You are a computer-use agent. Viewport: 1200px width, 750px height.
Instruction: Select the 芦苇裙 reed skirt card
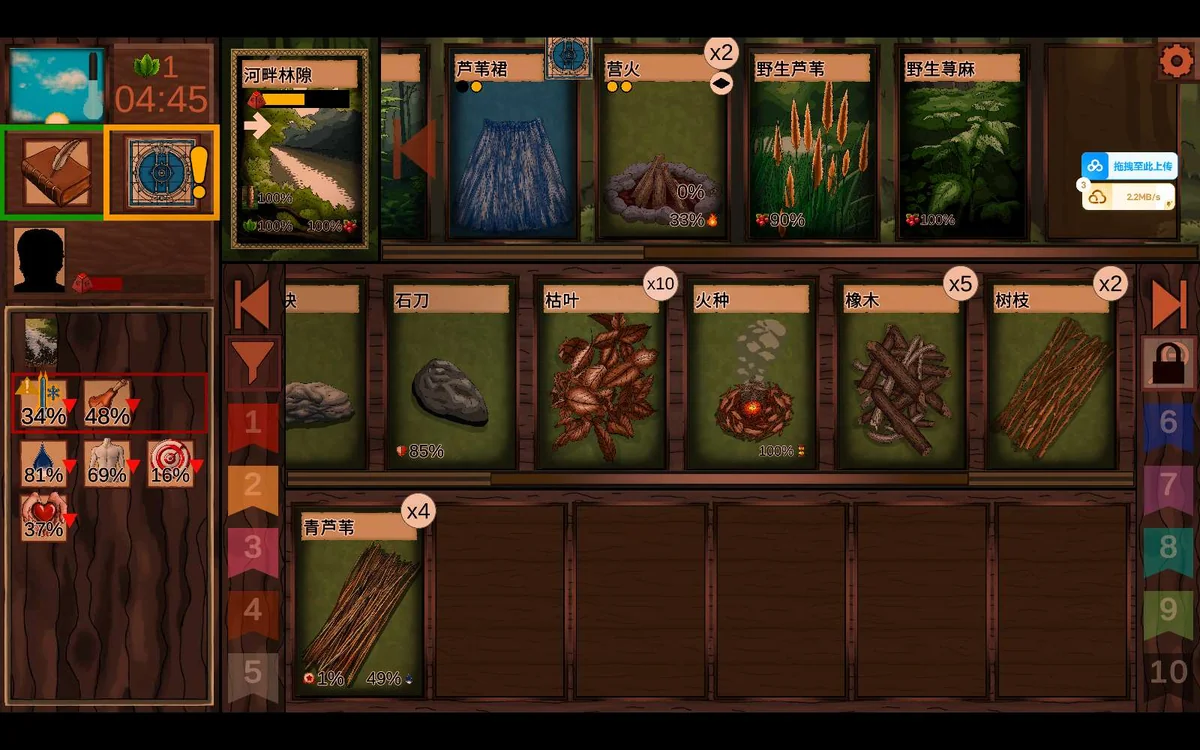(513, 145)
